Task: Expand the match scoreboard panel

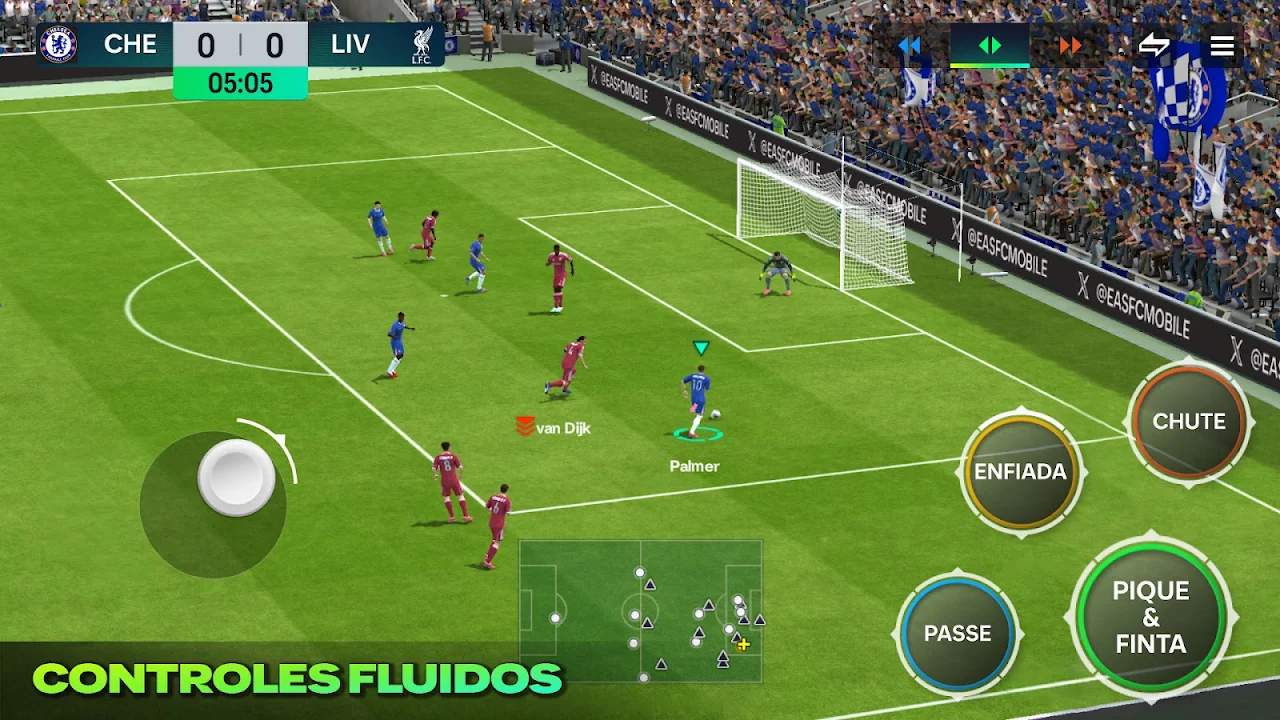Action: pyautogui.click(x=240, y=44)
